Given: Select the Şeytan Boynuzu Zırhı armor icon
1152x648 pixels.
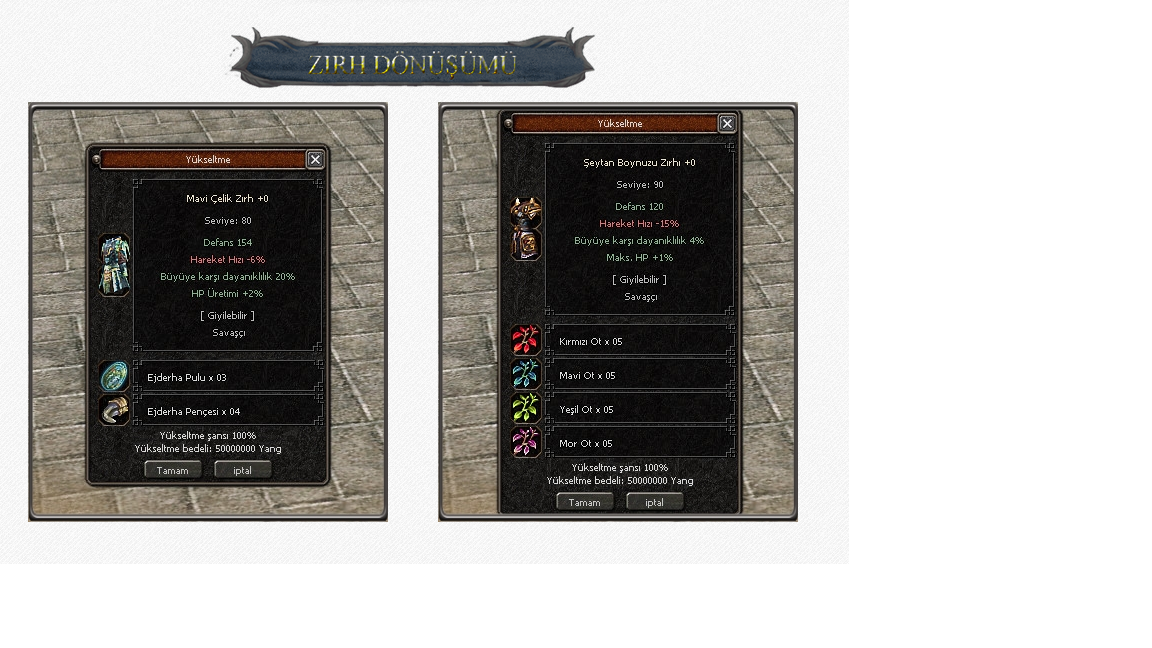Looking at the screenshot, I should tap(526, 229).
